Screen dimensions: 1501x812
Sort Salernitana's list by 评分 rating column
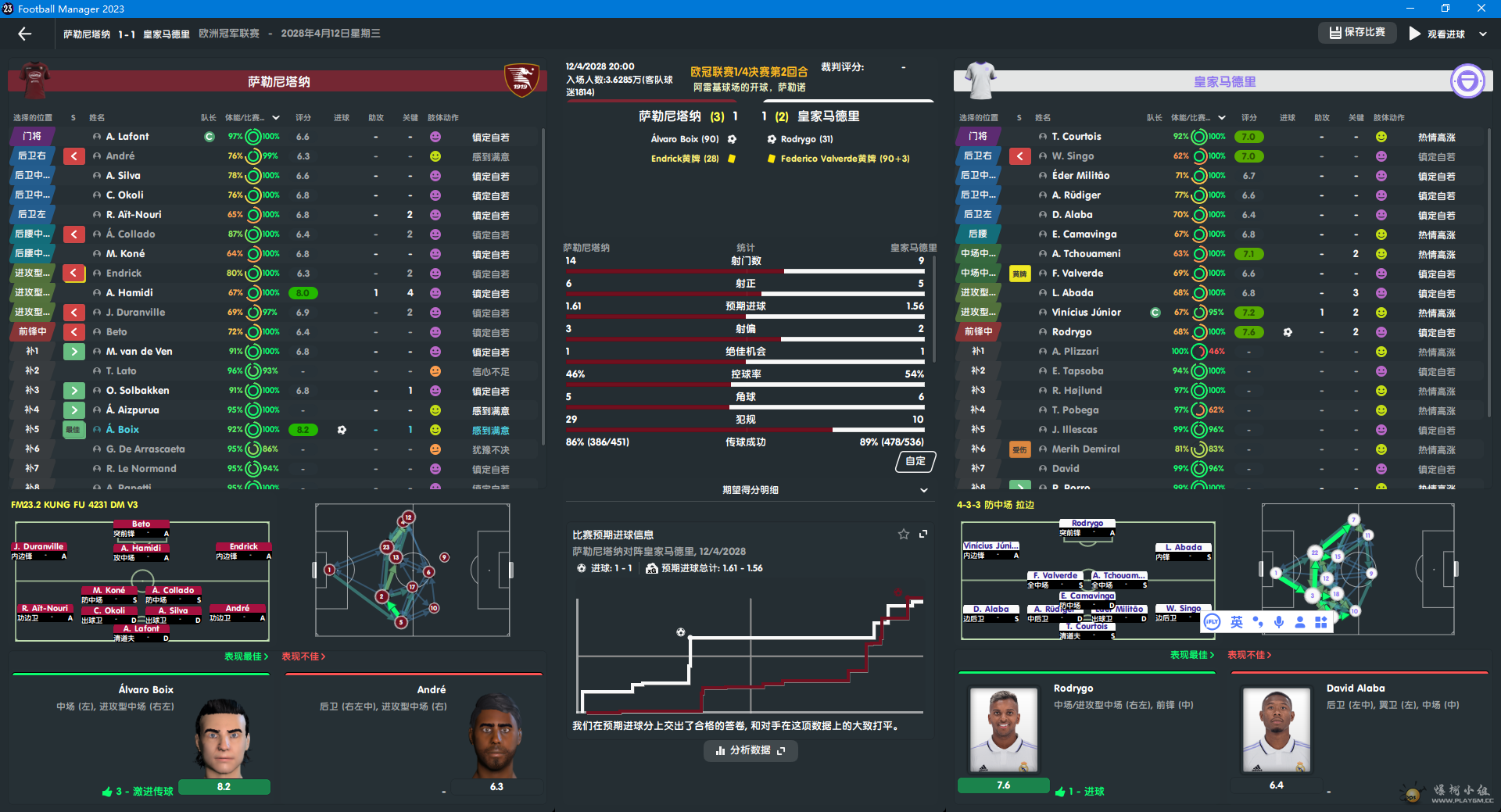tap(303, 118)
